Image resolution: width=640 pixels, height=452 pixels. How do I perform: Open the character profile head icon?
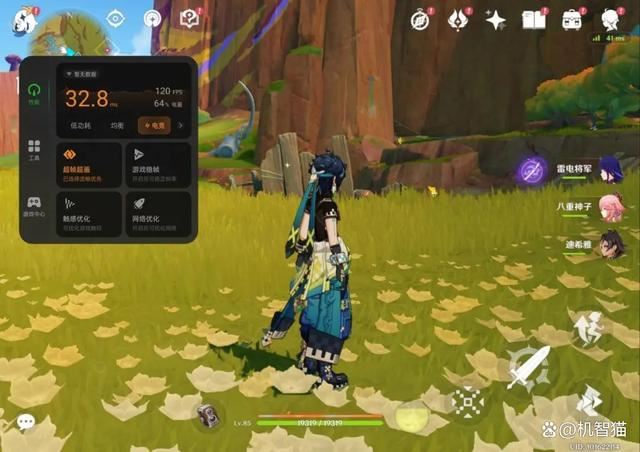coord(610,18)
